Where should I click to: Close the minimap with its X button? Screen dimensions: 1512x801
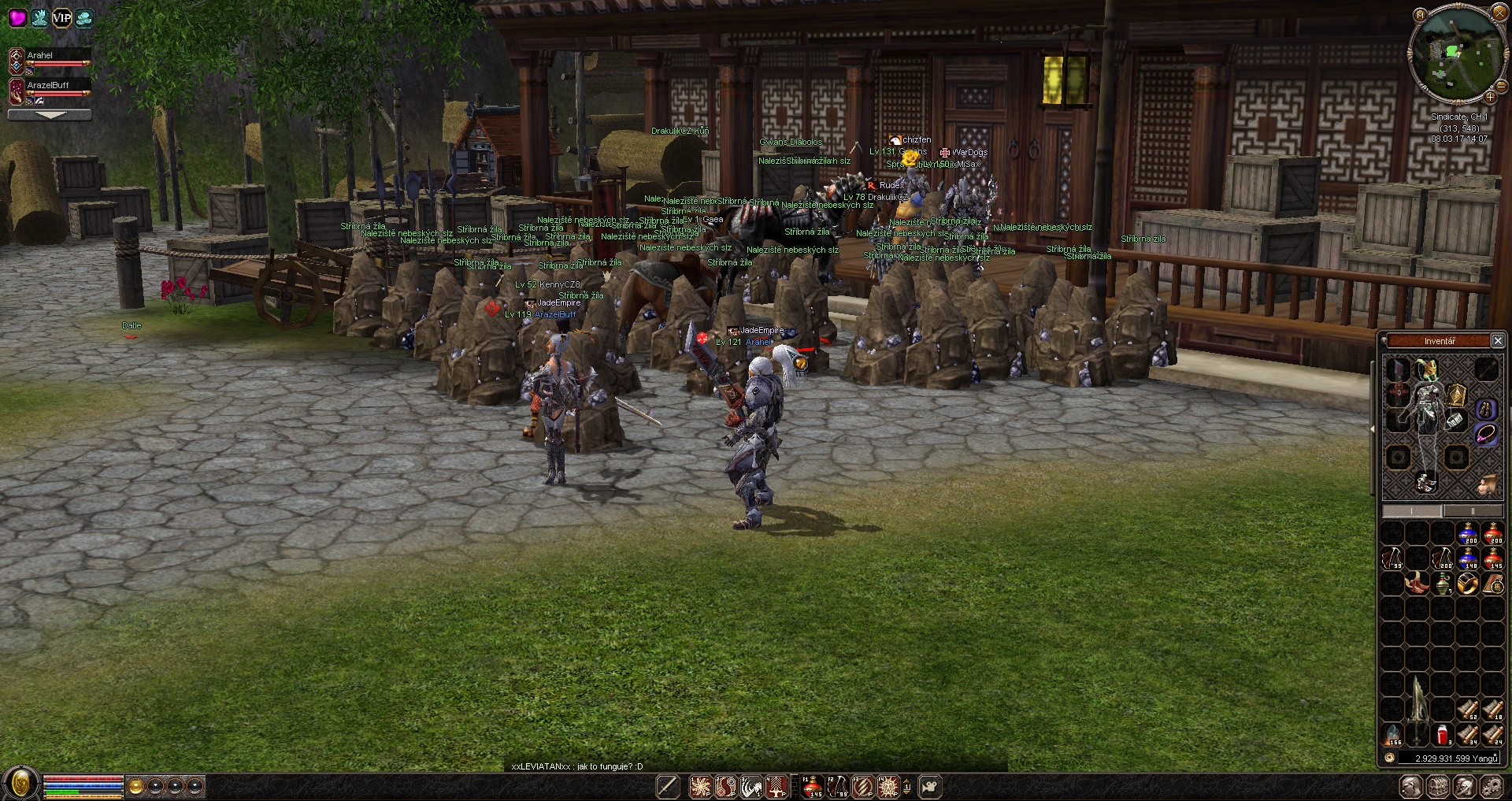pyautogui.click(x=1499, y=13)
